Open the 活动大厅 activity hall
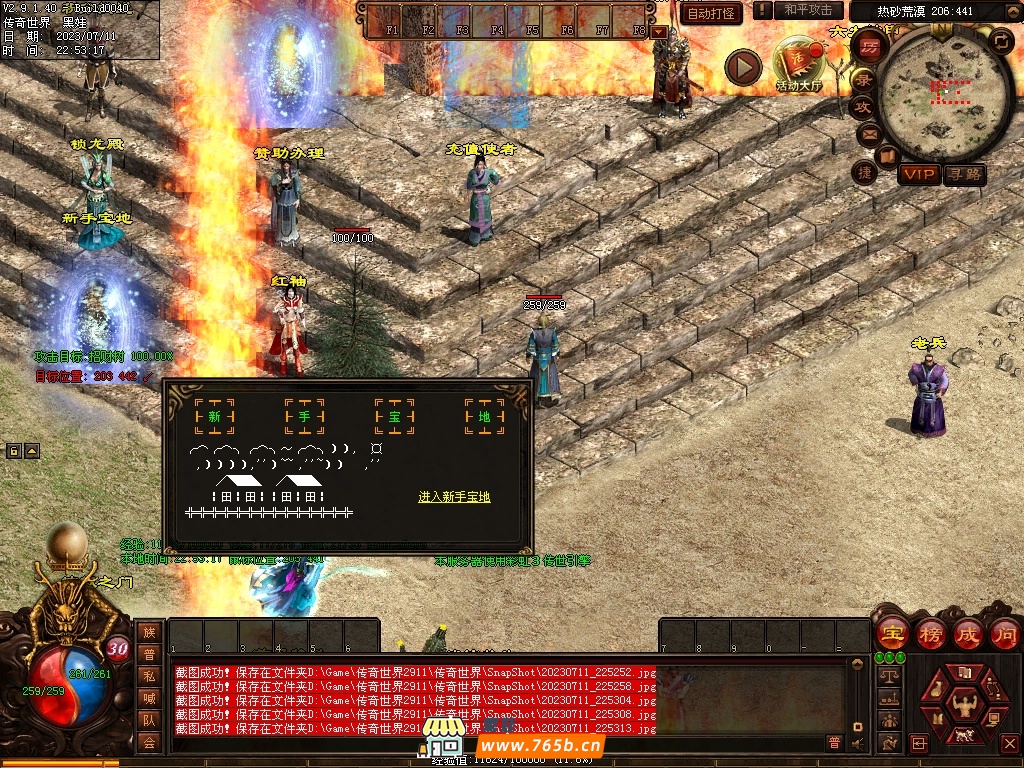This screenshot has width=1024, height=768. click(x=797, y=66)
